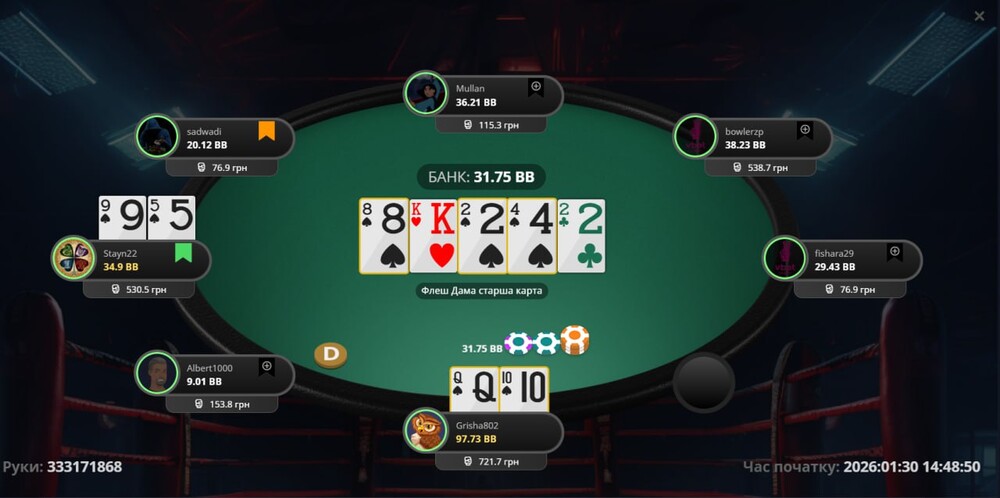Close the hand replay window
This screenshot has height=498, width=1000.
click(979, 16)
